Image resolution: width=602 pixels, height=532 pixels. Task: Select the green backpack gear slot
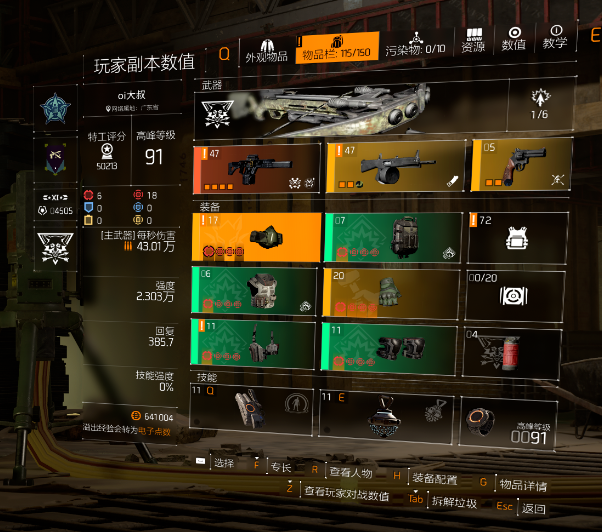(x=392, y=238)
